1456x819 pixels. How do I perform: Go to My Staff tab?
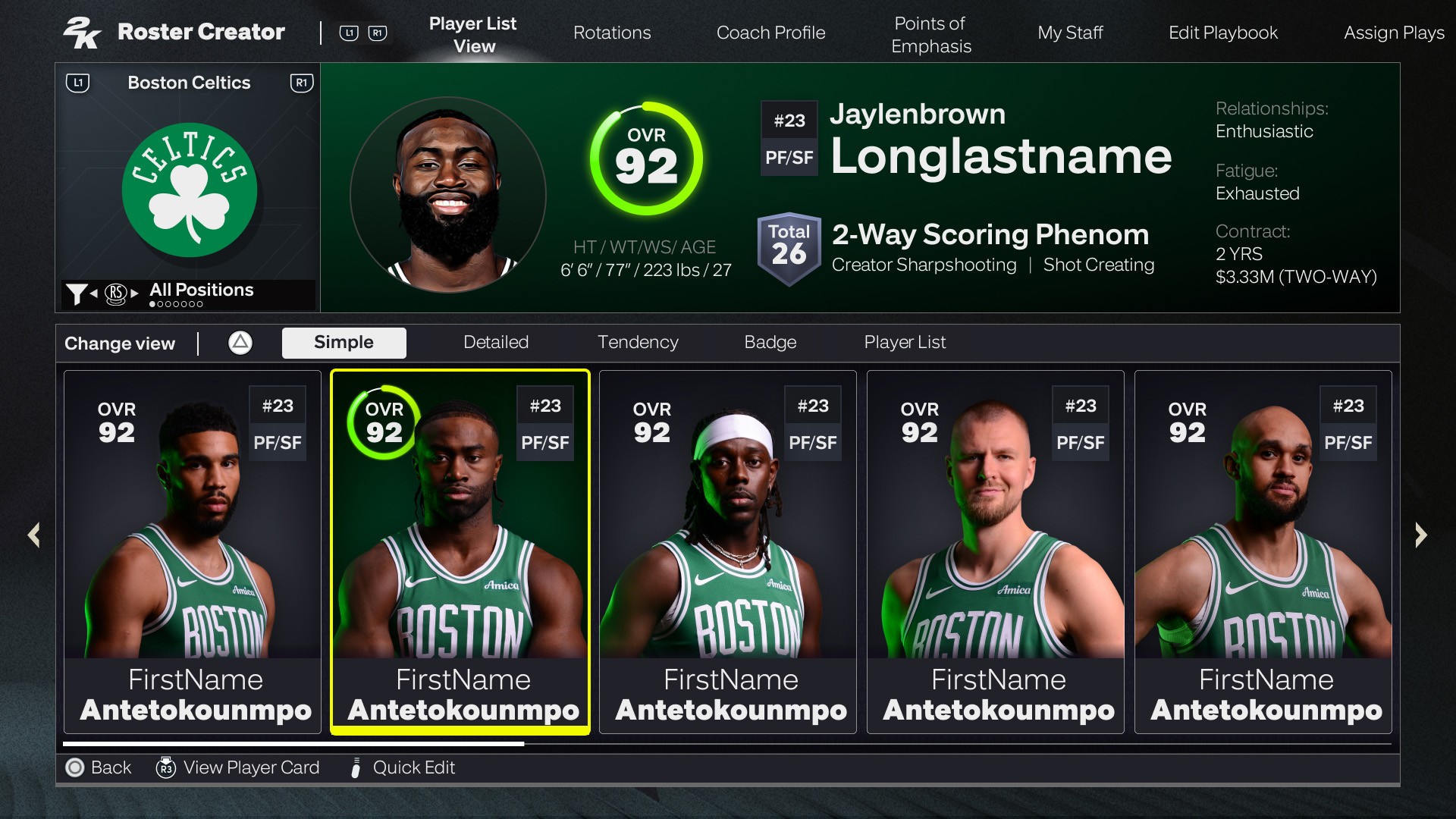tap(1070, 33)
